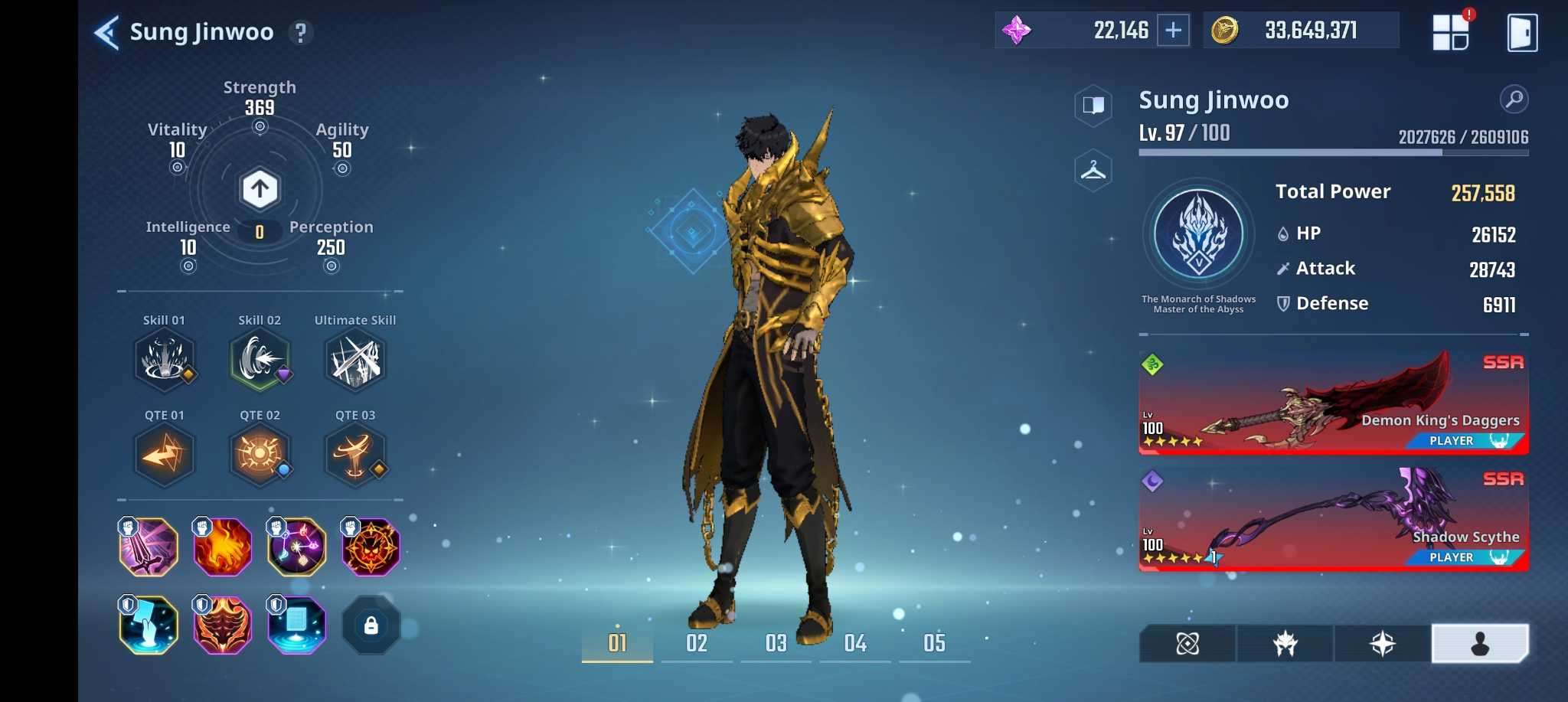Open the costume hanger icon
Image resolution: width=1568 pixels, height=702 pixels.
click(1093, 170)
